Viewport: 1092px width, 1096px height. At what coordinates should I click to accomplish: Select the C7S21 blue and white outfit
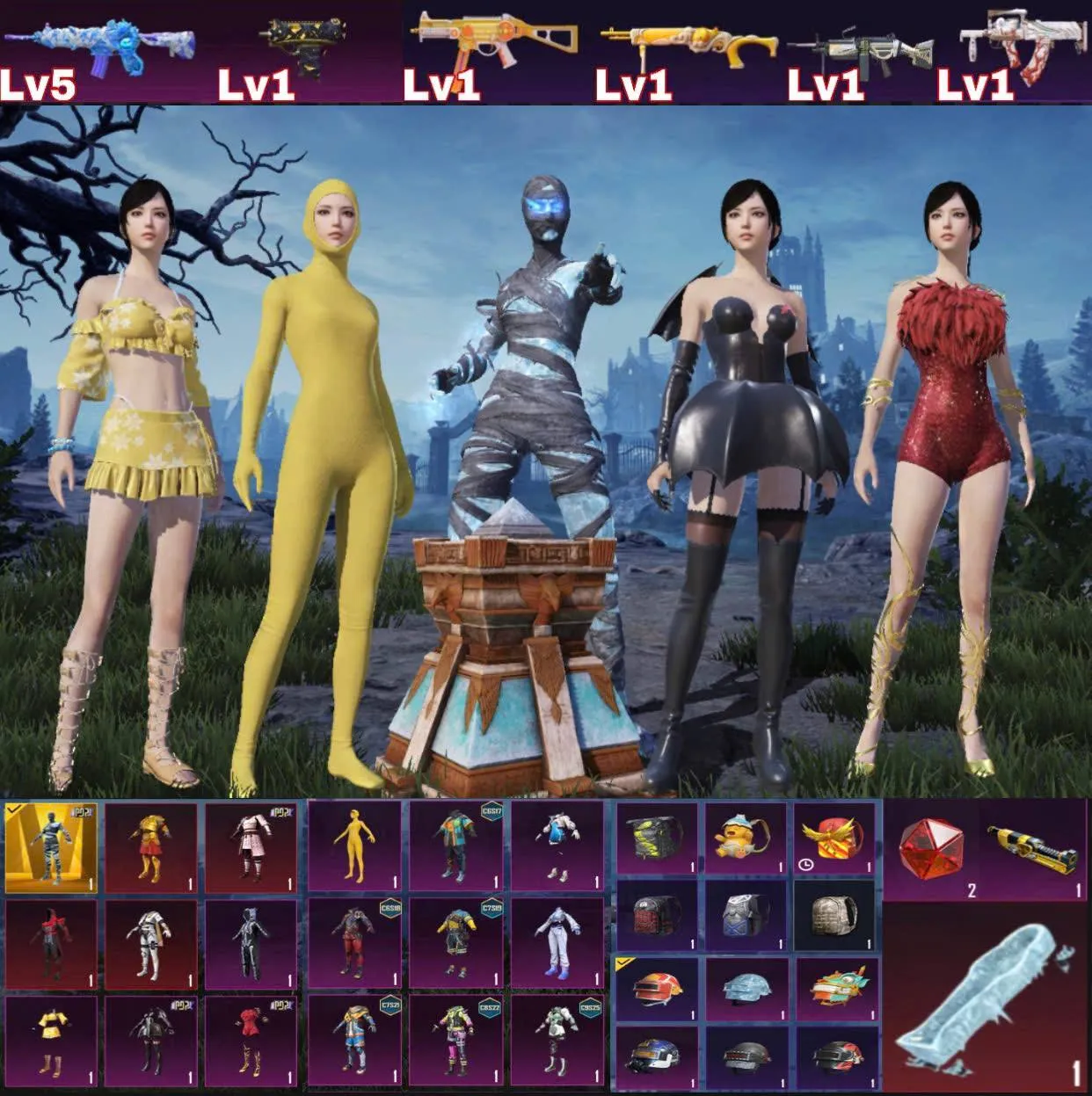point(354,1040)
